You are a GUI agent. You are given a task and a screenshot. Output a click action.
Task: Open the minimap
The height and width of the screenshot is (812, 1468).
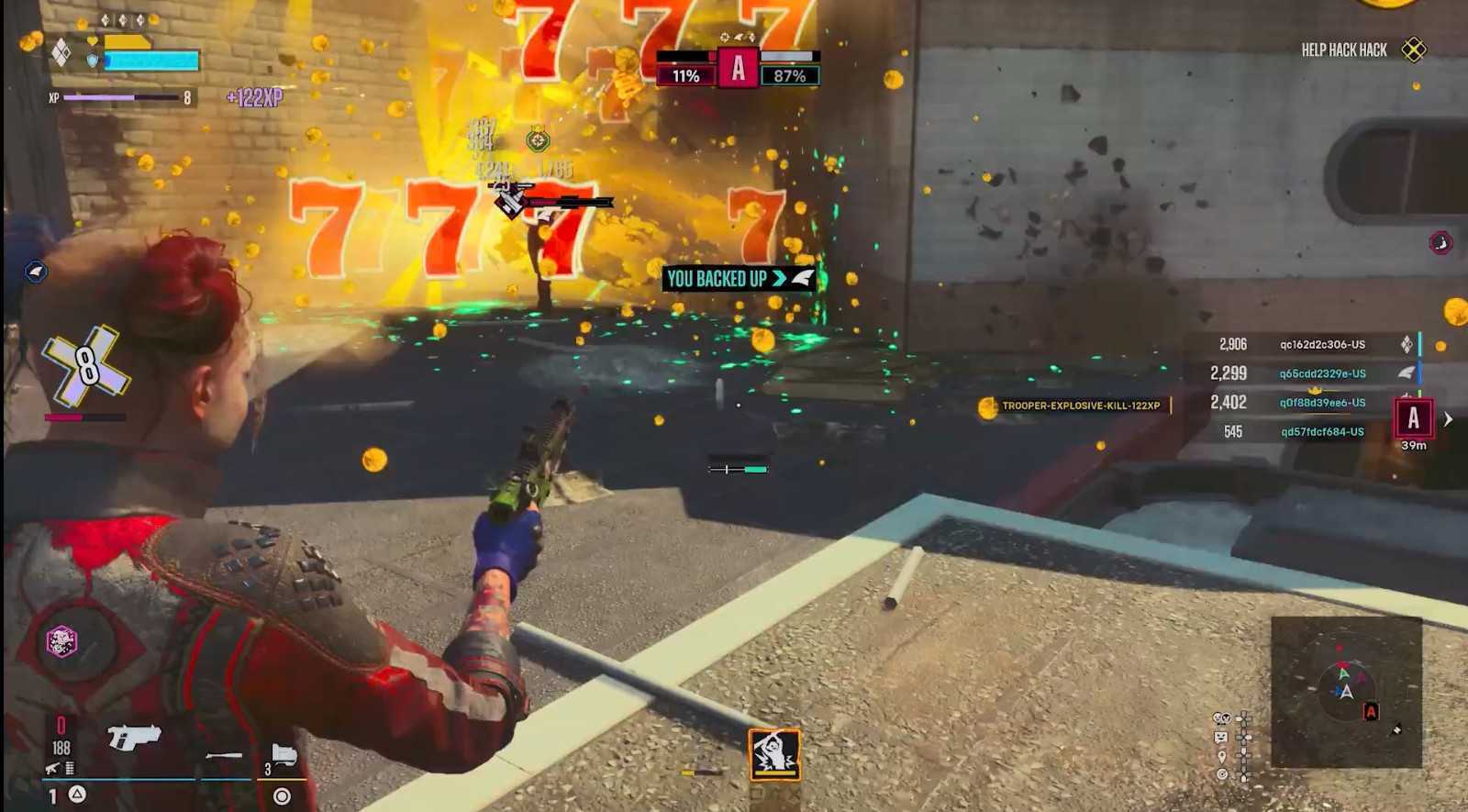click(x=1345, y=692)
